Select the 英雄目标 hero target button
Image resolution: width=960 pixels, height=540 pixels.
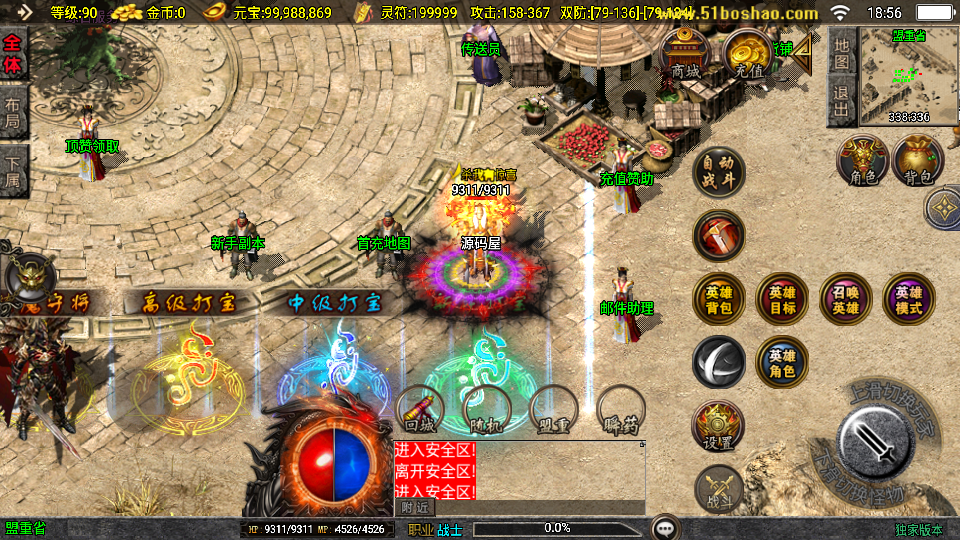(782, 299)
